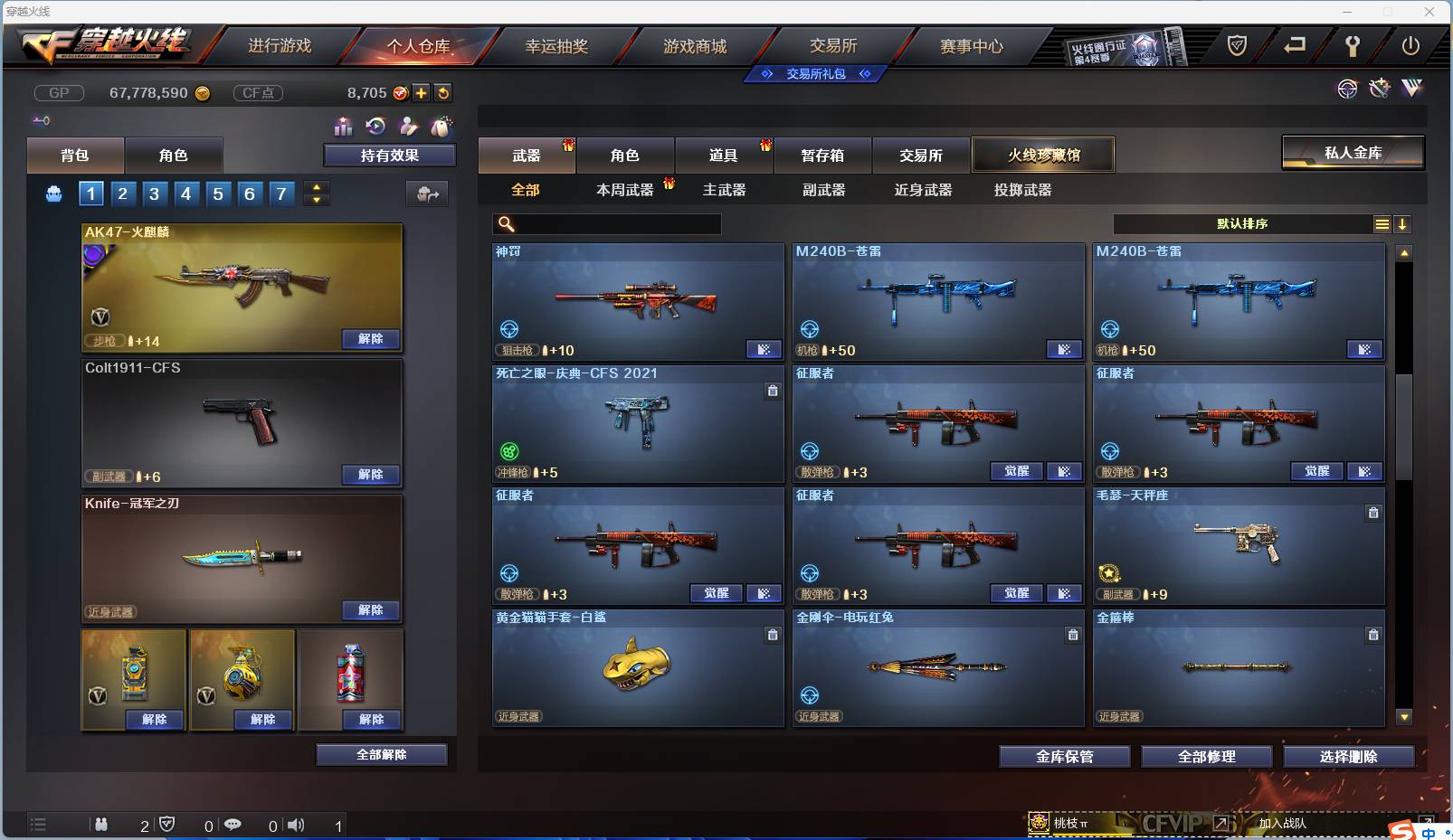
Task: Click the up stepper above backpack pages
Action: [316, 187]
